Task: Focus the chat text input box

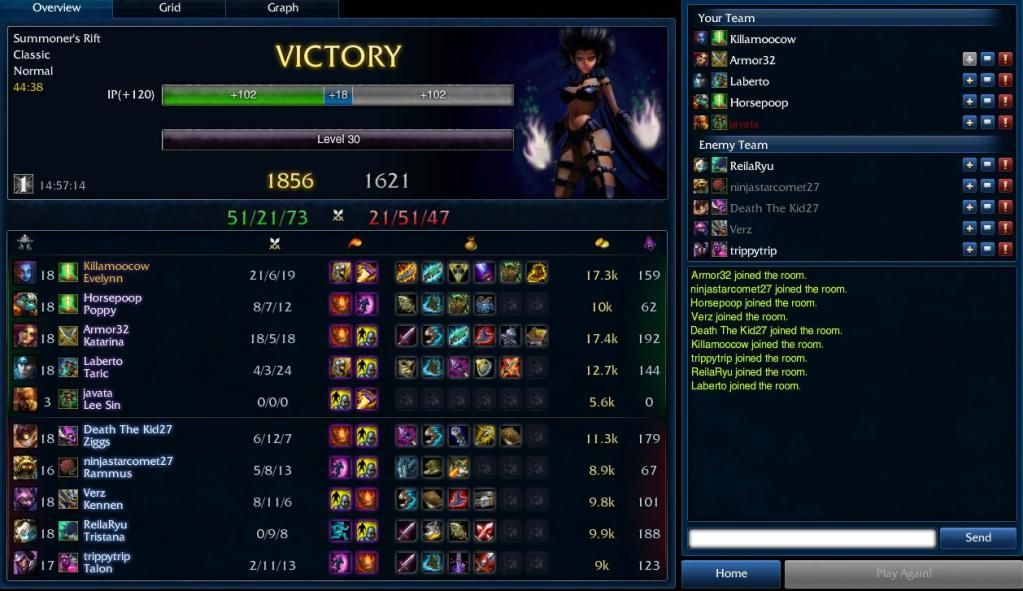Action: pyautogui.click(x=811, y=539)
